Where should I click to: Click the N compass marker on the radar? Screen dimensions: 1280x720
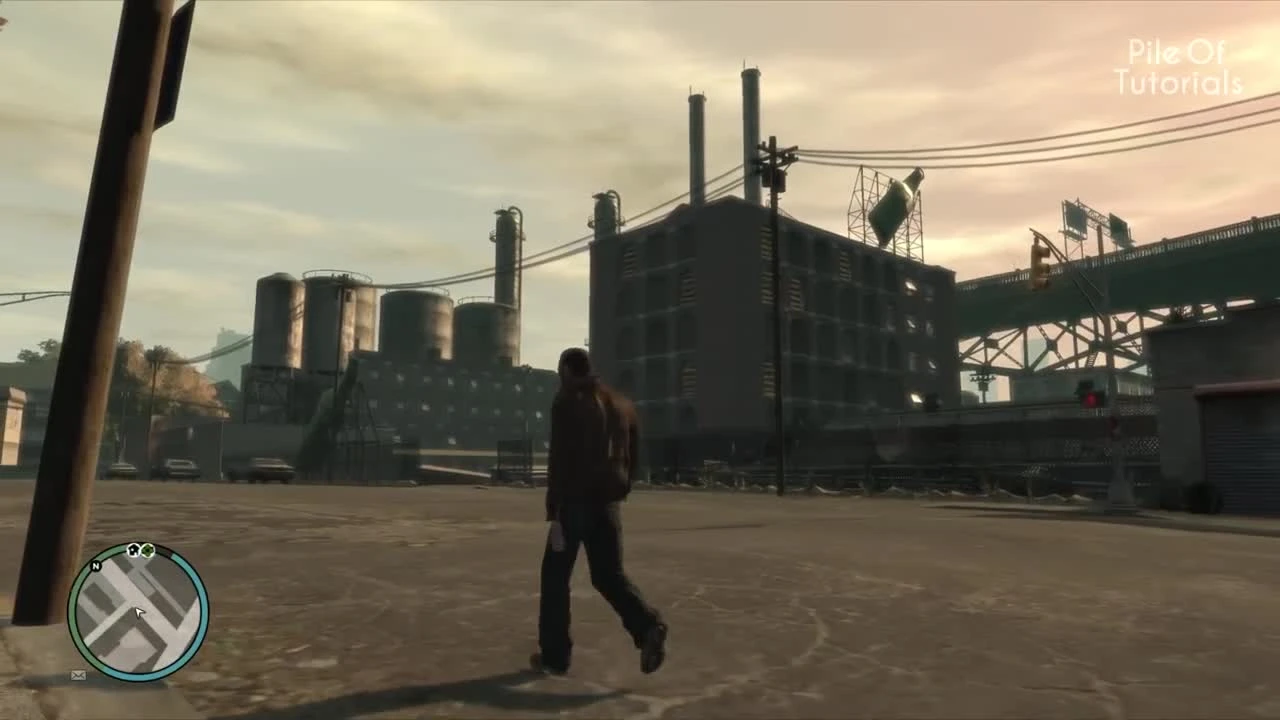(96, 566)
